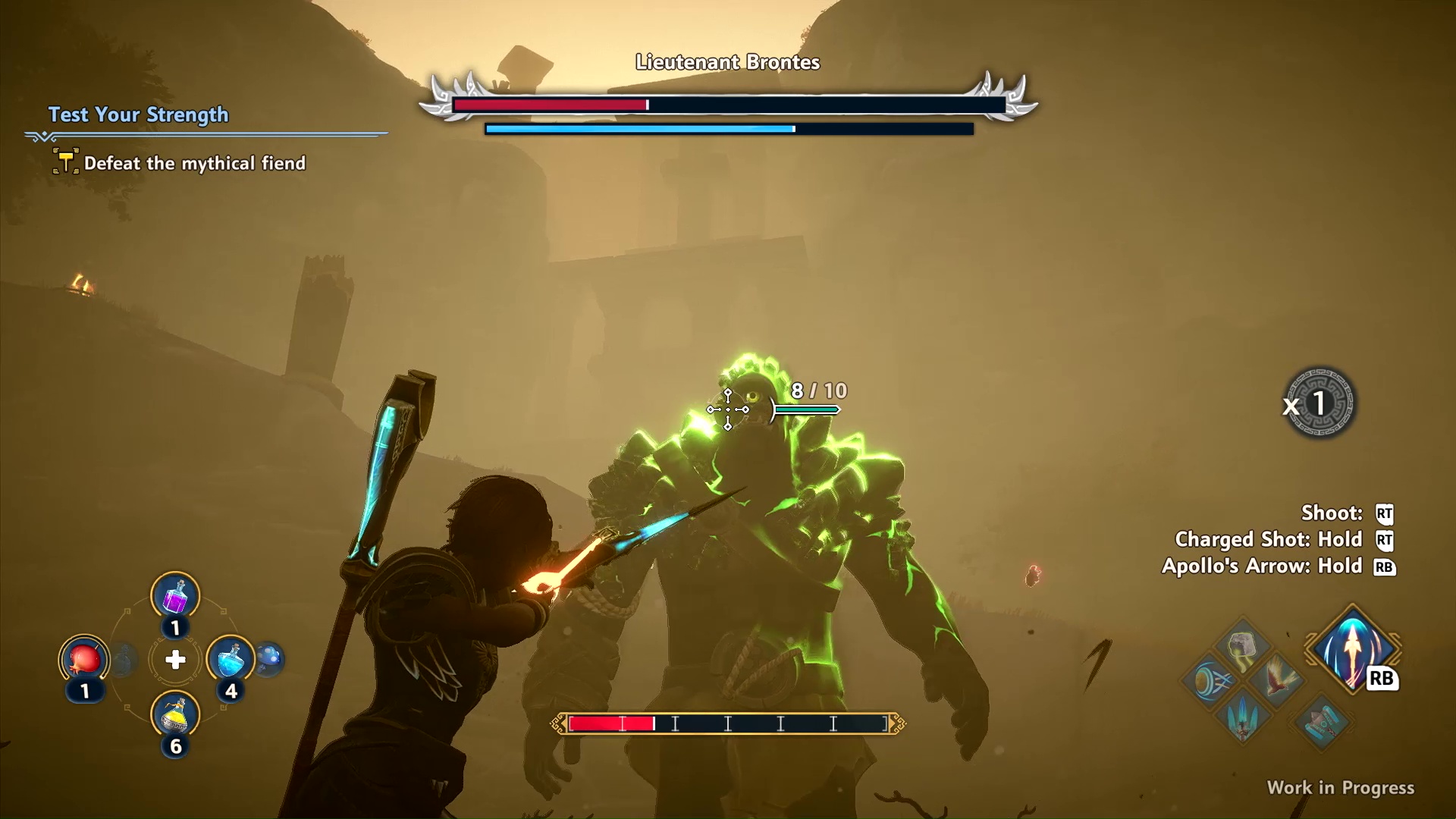This screenshot has width=1456, height=819.
Task: Select the purple potion slot
Action: tap(175, 596)
